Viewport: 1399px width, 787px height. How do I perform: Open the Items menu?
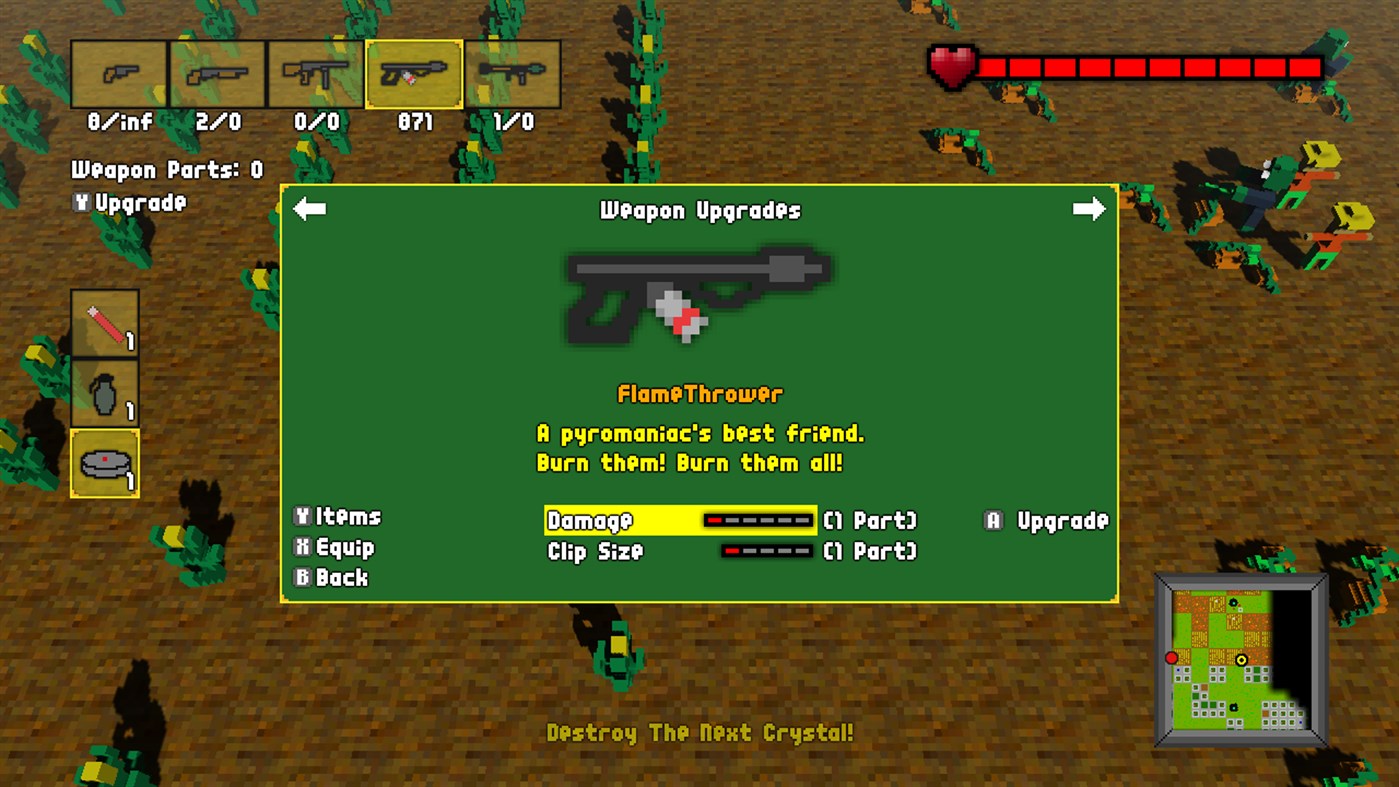point(338,516)
